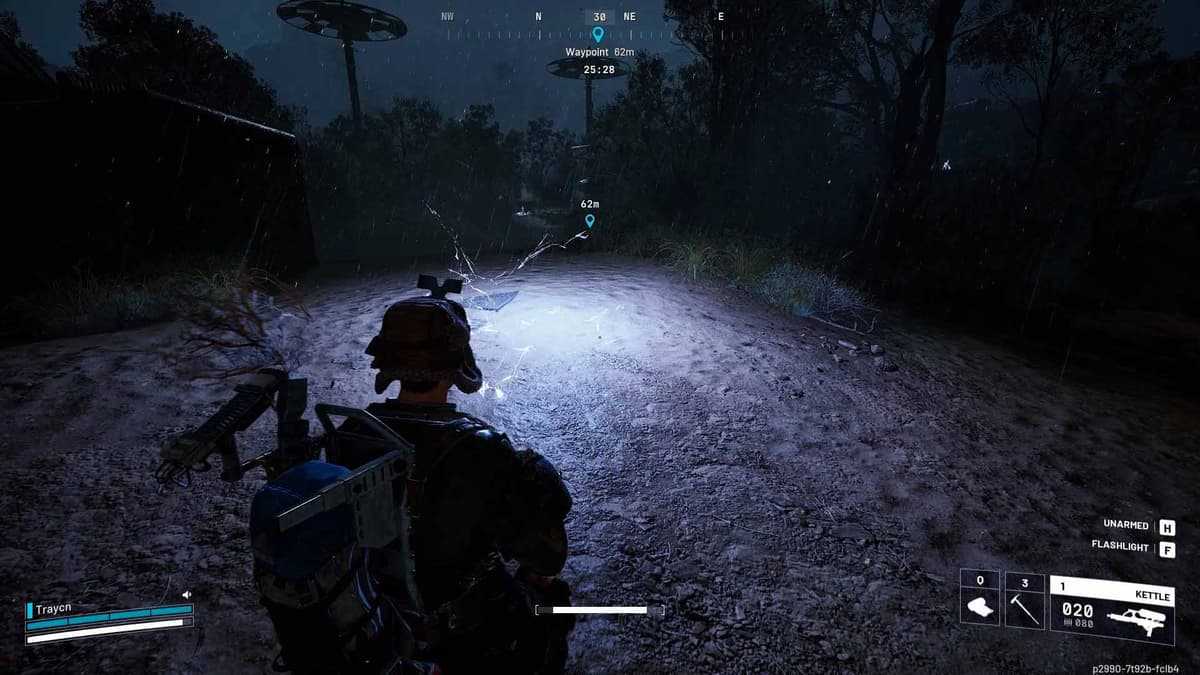Click the 62m waypoint pin marker
Viewport: 1200px width, 675px height.
pos(590,220)
